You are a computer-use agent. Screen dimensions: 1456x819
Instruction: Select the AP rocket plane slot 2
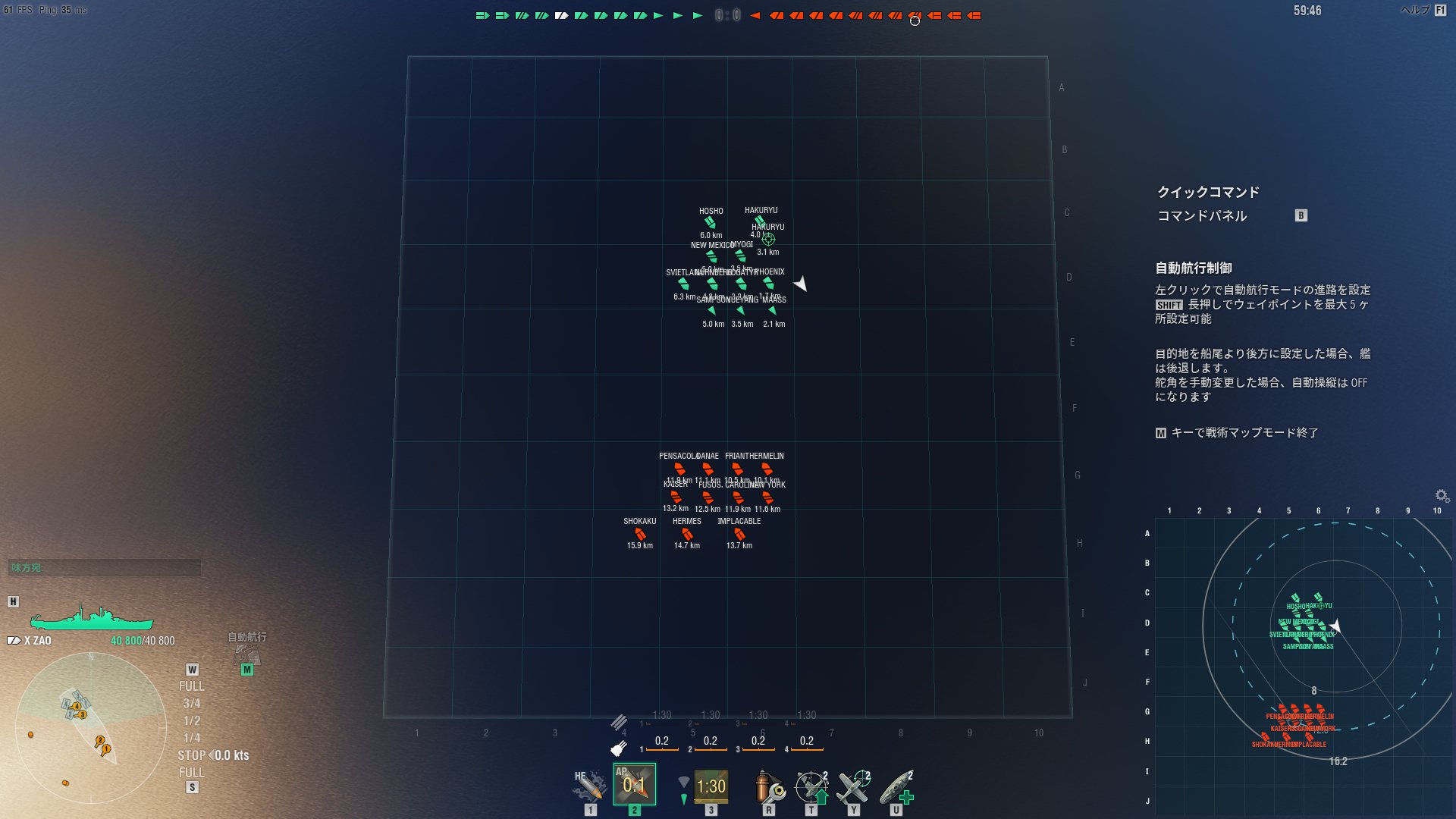[x=634, y=785]
